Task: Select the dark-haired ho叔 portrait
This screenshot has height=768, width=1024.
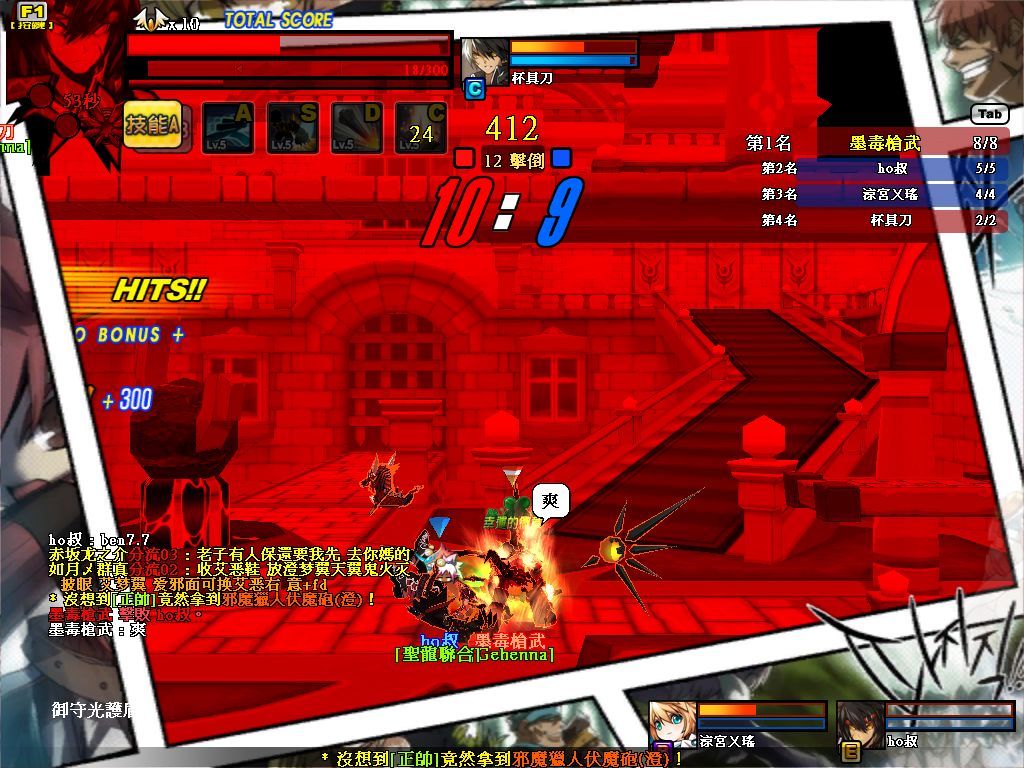Action: pos(860,724)
